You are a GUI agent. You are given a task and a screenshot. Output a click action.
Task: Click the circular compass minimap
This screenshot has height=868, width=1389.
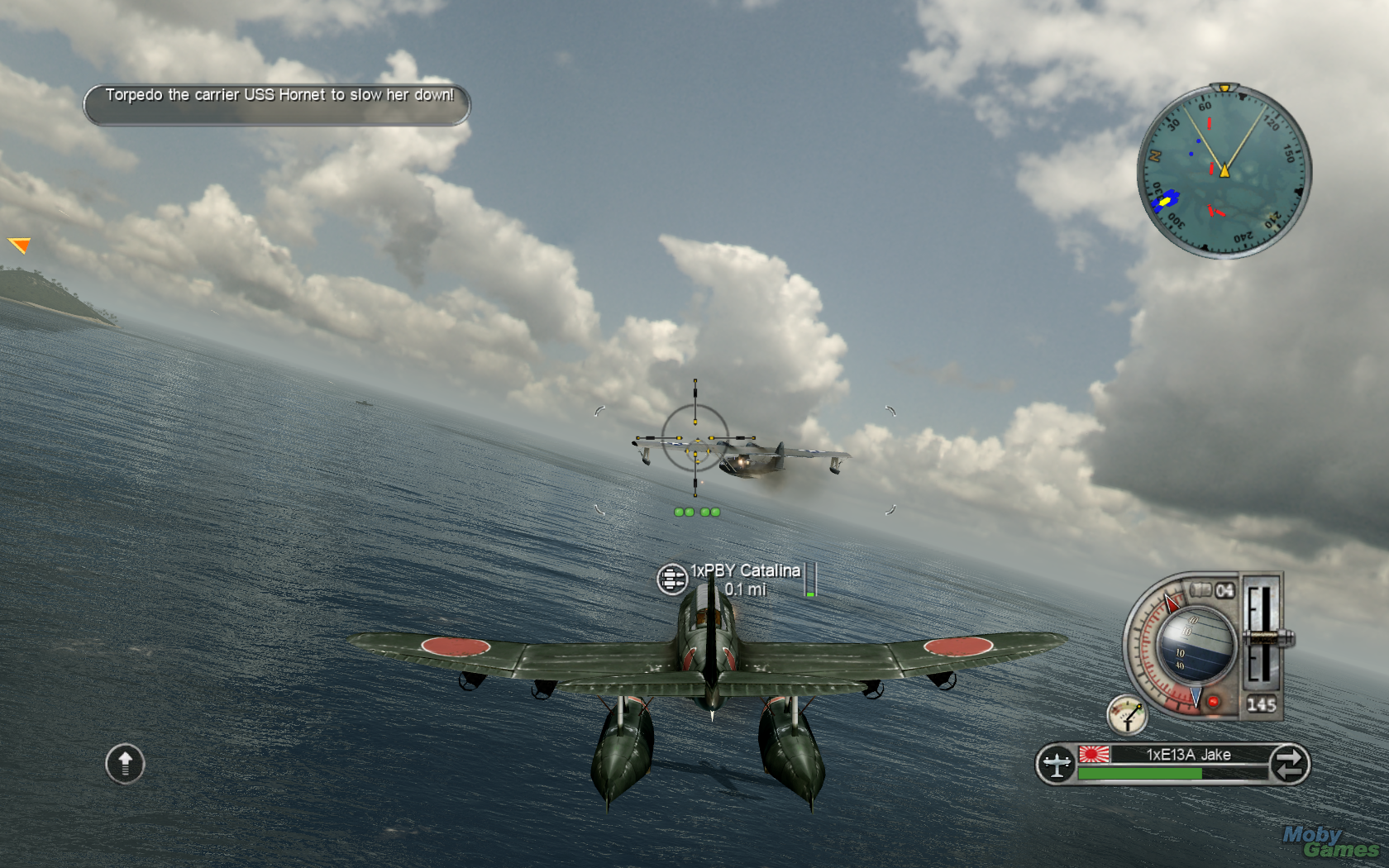[1224, 171]
